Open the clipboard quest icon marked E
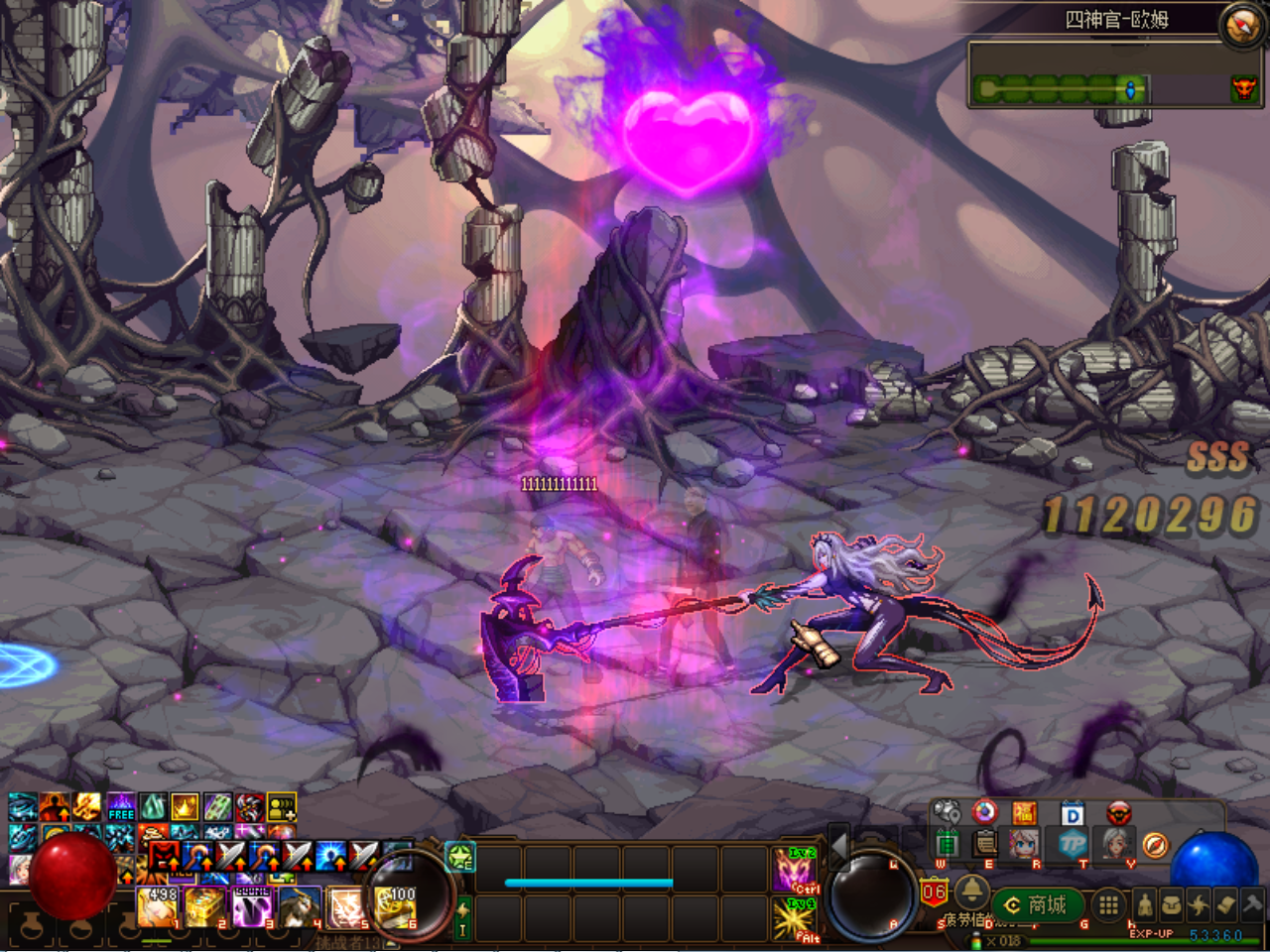Image resolution: width=1270 pixels, height=952 pixels. tap(985, 844)
